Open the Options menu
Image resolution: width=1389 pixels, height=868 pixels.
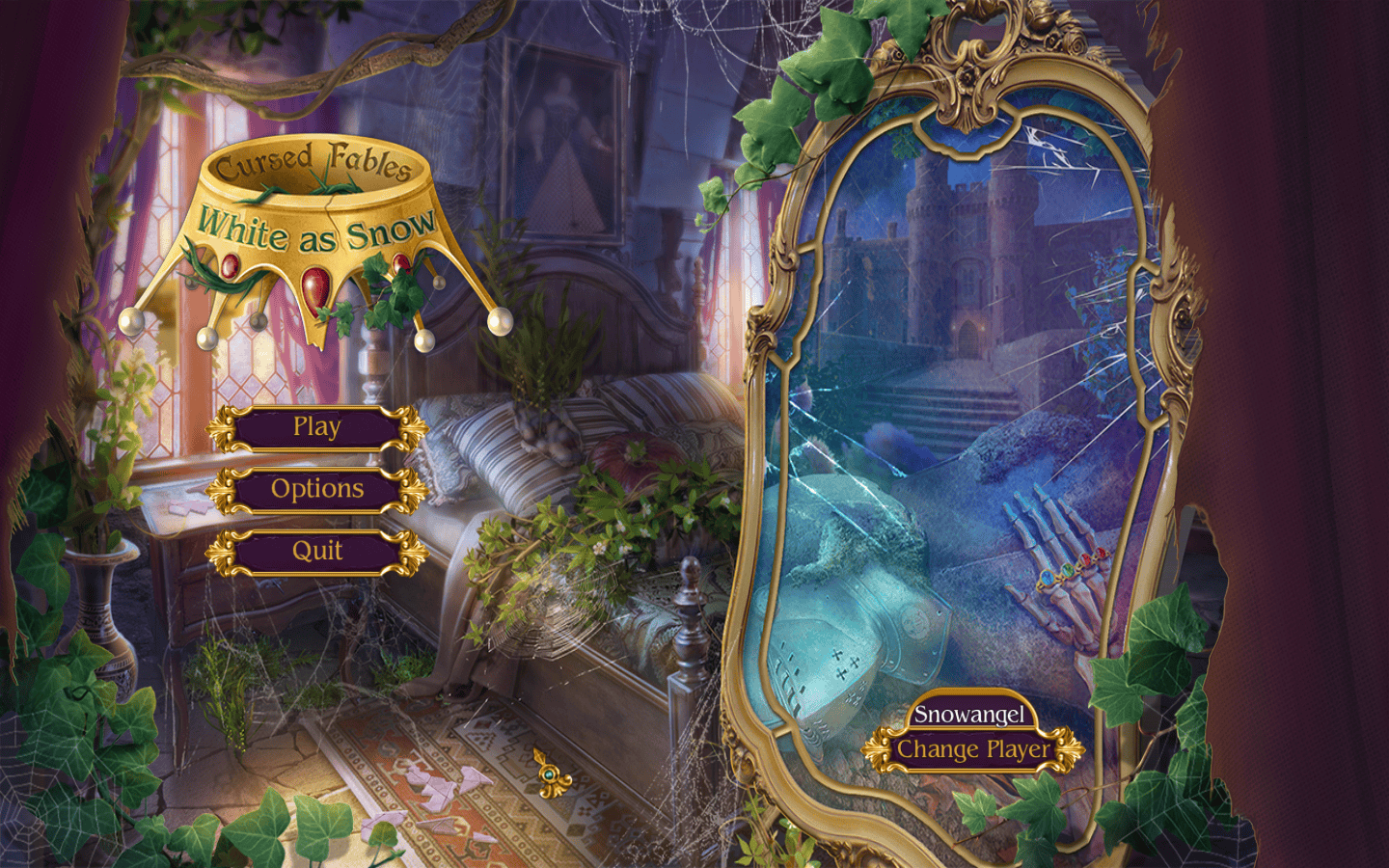[x=316, y=490]
